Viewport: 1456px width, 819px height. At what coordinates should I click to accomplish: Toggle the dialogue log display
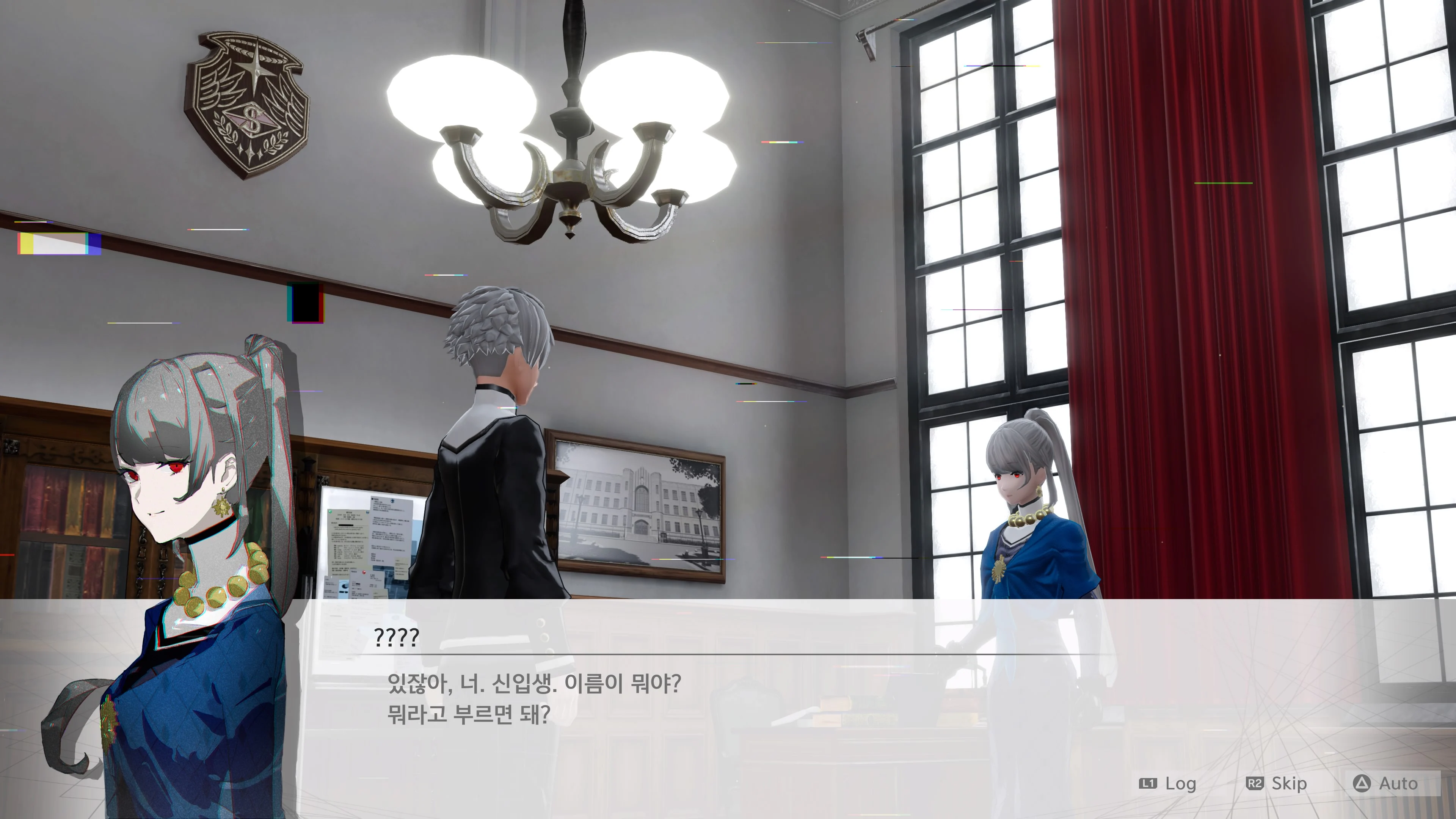click(1181, 784)
